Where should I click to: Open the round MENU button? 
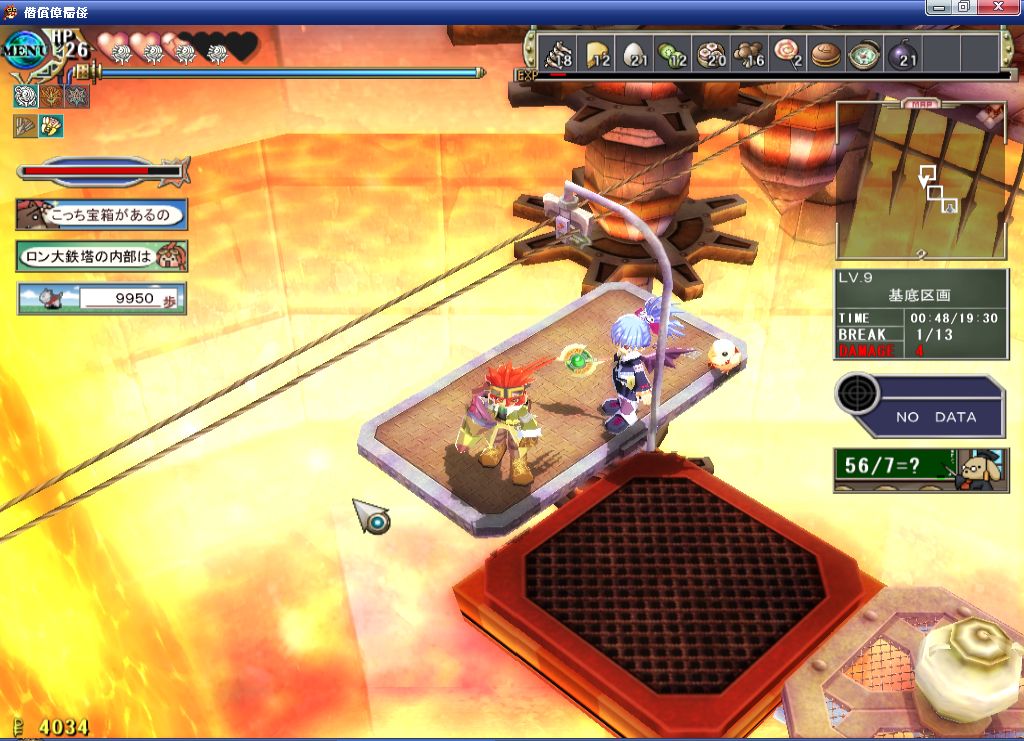click(24, 52)
